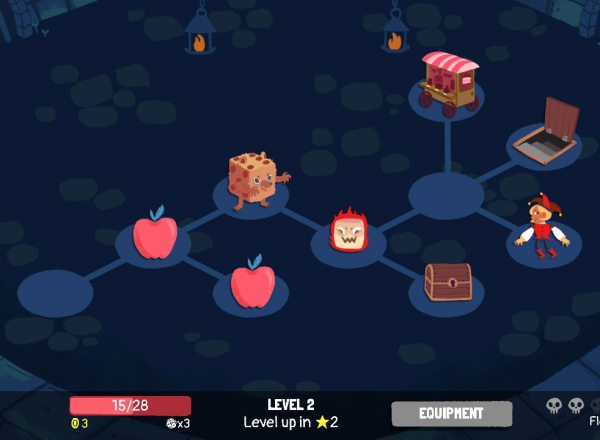The width and height of the screenshot is (600, 440).
Task: Select the trapdoor exit node
Action: coord(545,132)
